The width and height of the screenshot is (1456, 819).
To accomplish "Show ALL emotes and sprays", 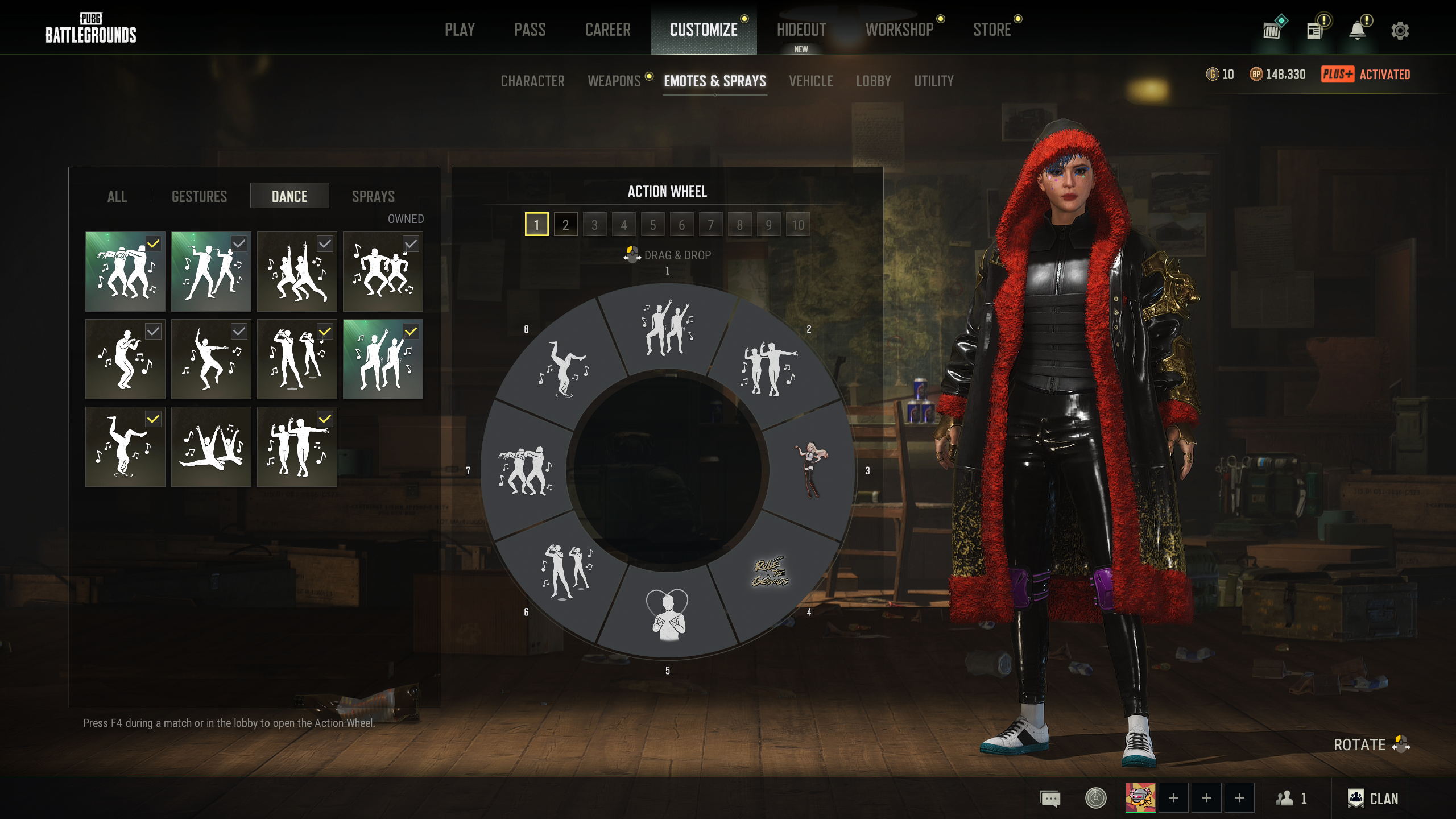I will [x=117, y=196].
